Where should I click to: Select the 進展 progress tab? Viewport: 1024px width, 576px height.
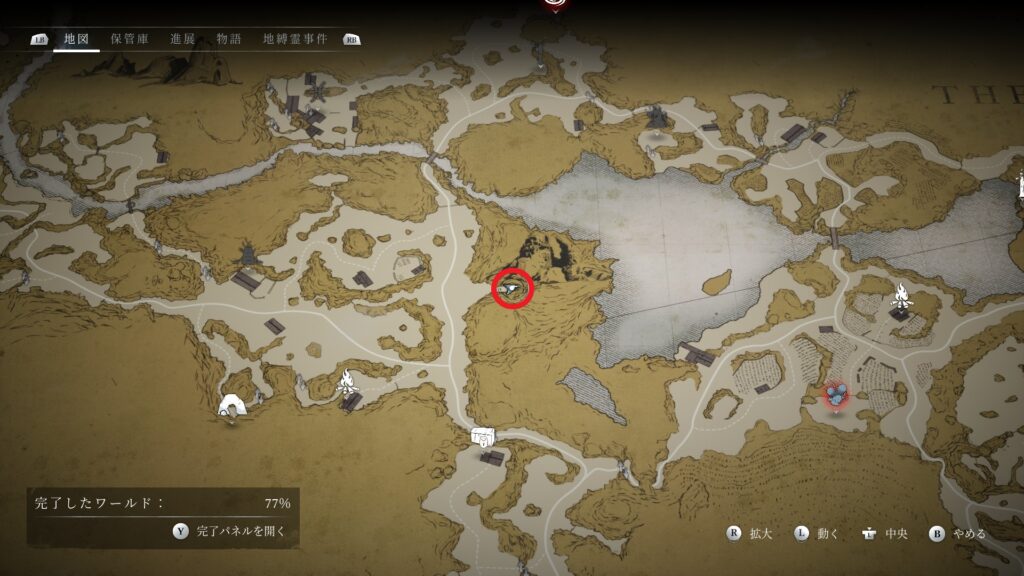coord(183,39)
